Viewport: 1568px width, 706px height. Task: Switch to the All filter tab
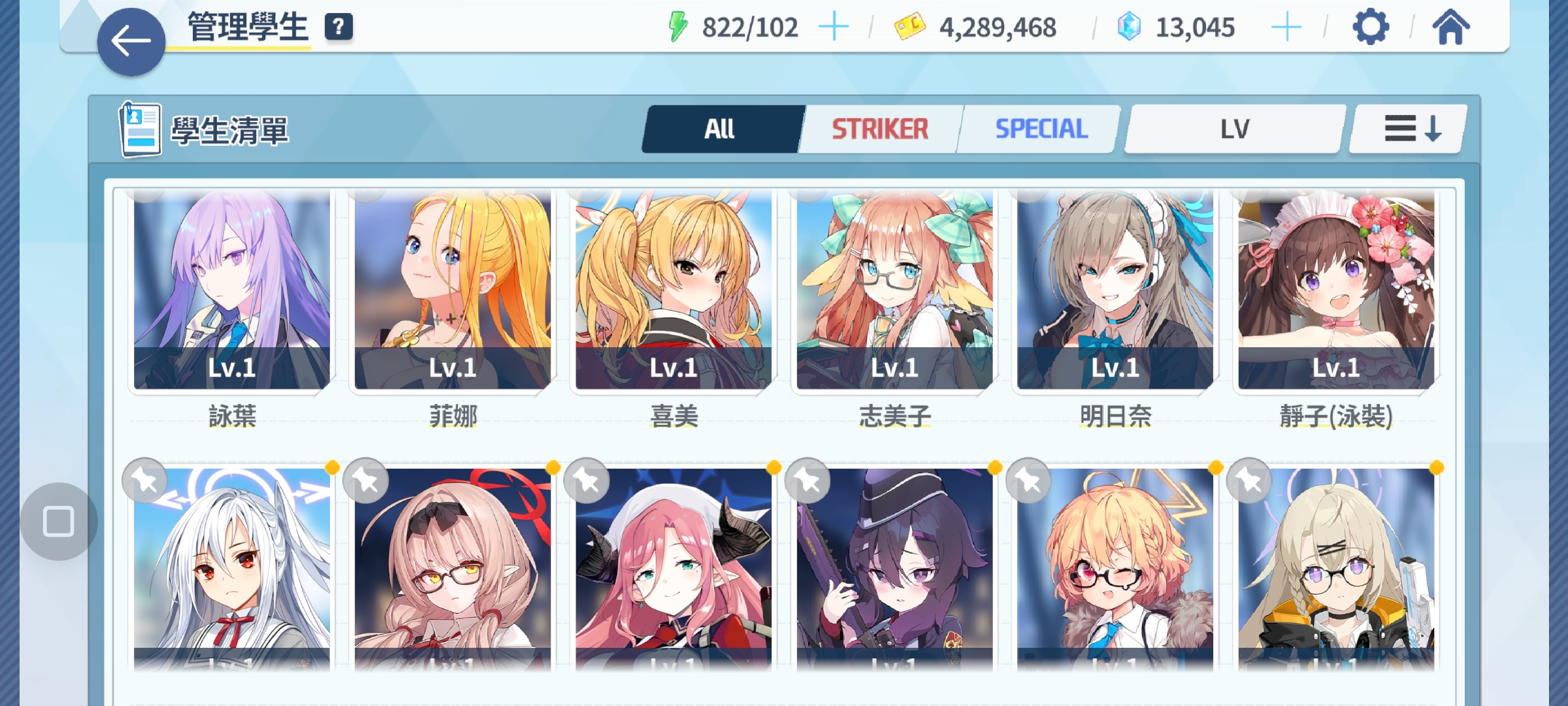pos(720,129)
